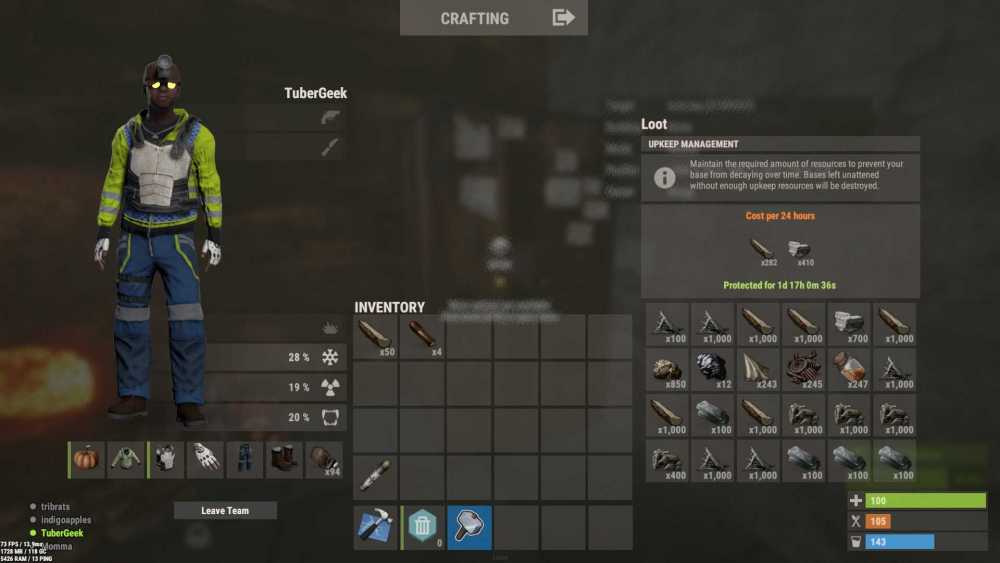The height and width of the screenshot is (563, 1000).
Task: Pick the flashlight item in inventory
Action: 376,475
